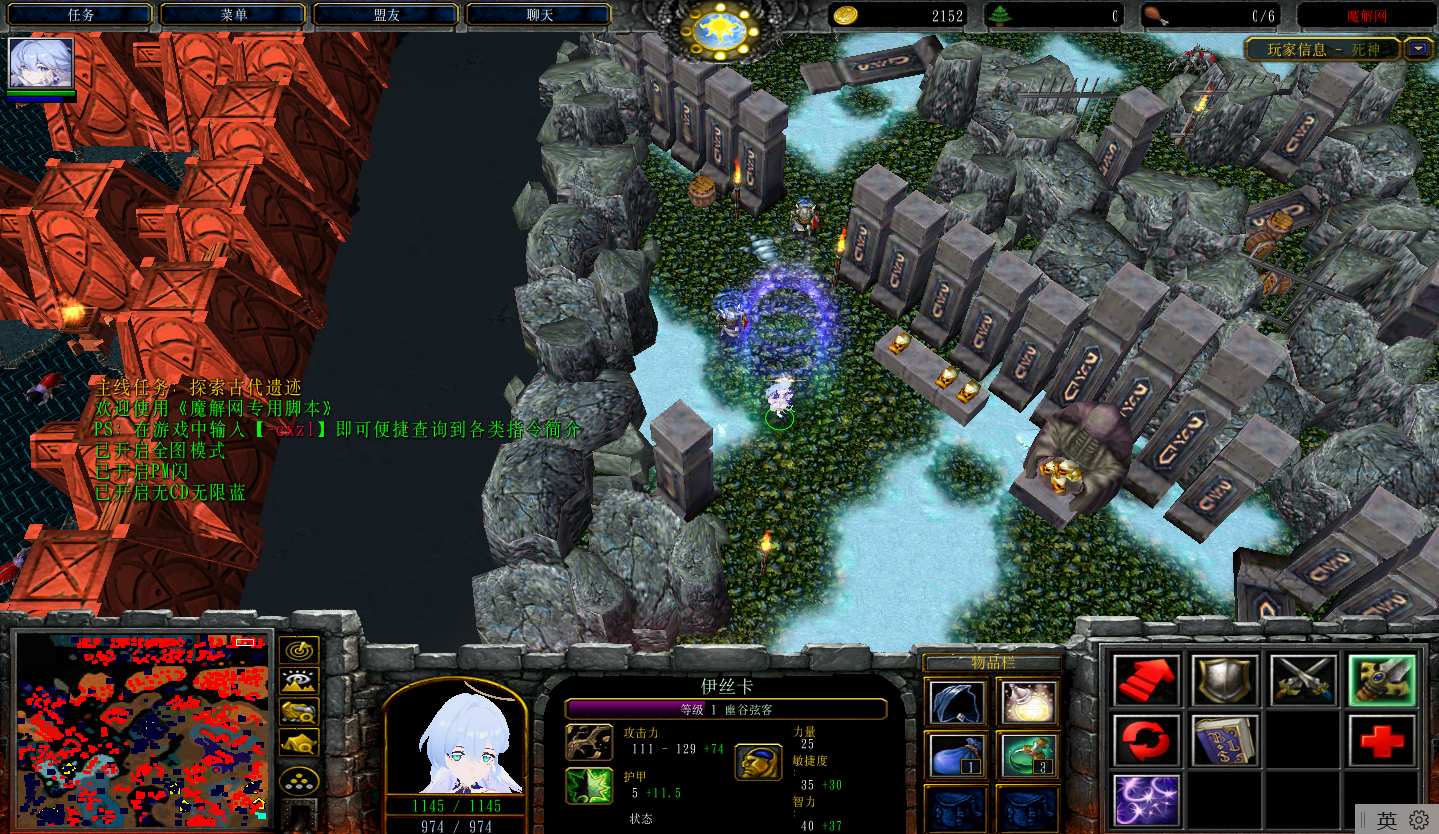Toggle minimap terrain display button
Viewport: 1439px width, 834px height.
point(298,681)
